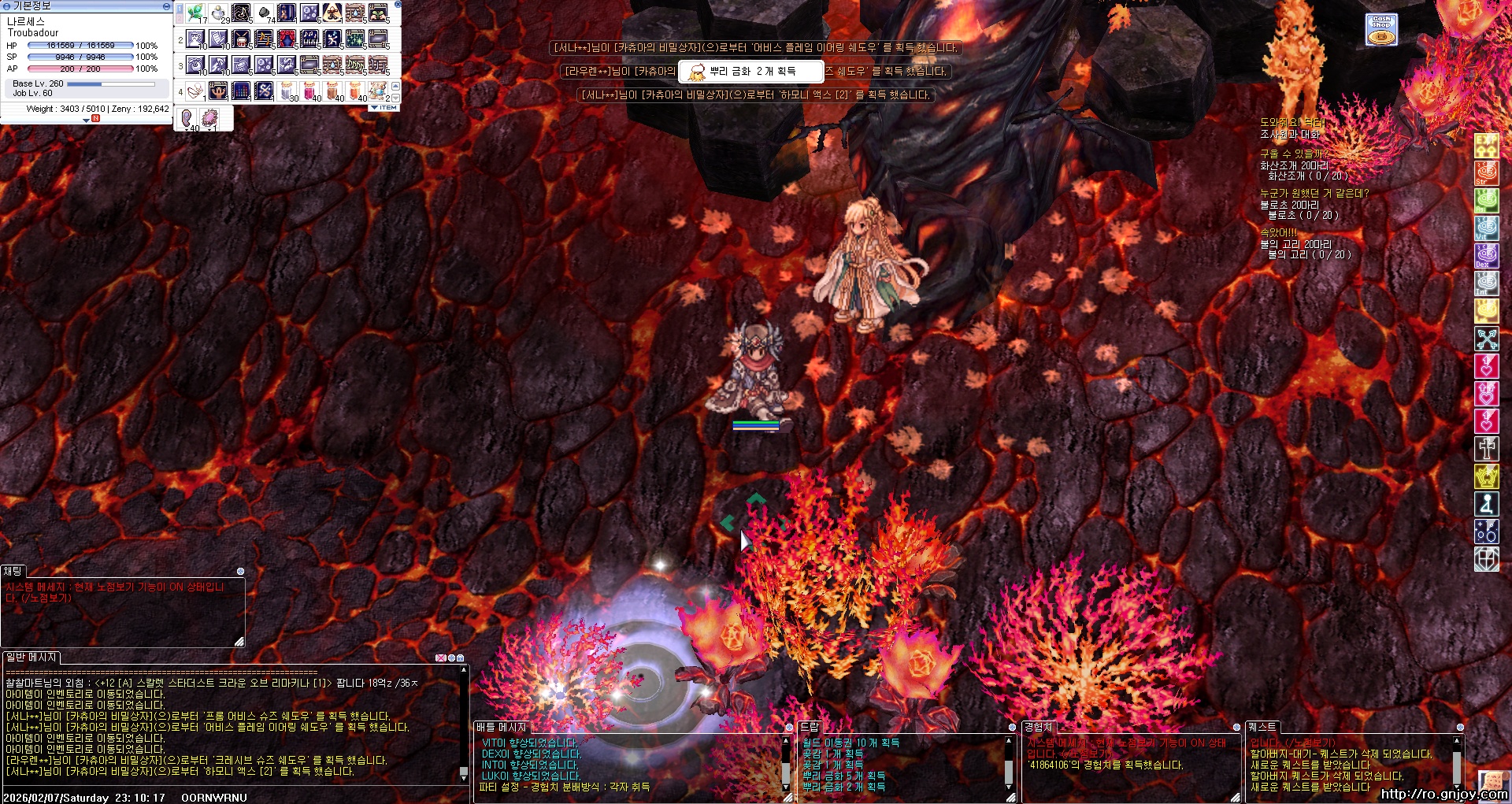Use the pink potion jar slot
Viewport: 1512px width, 804px height.
310,91
